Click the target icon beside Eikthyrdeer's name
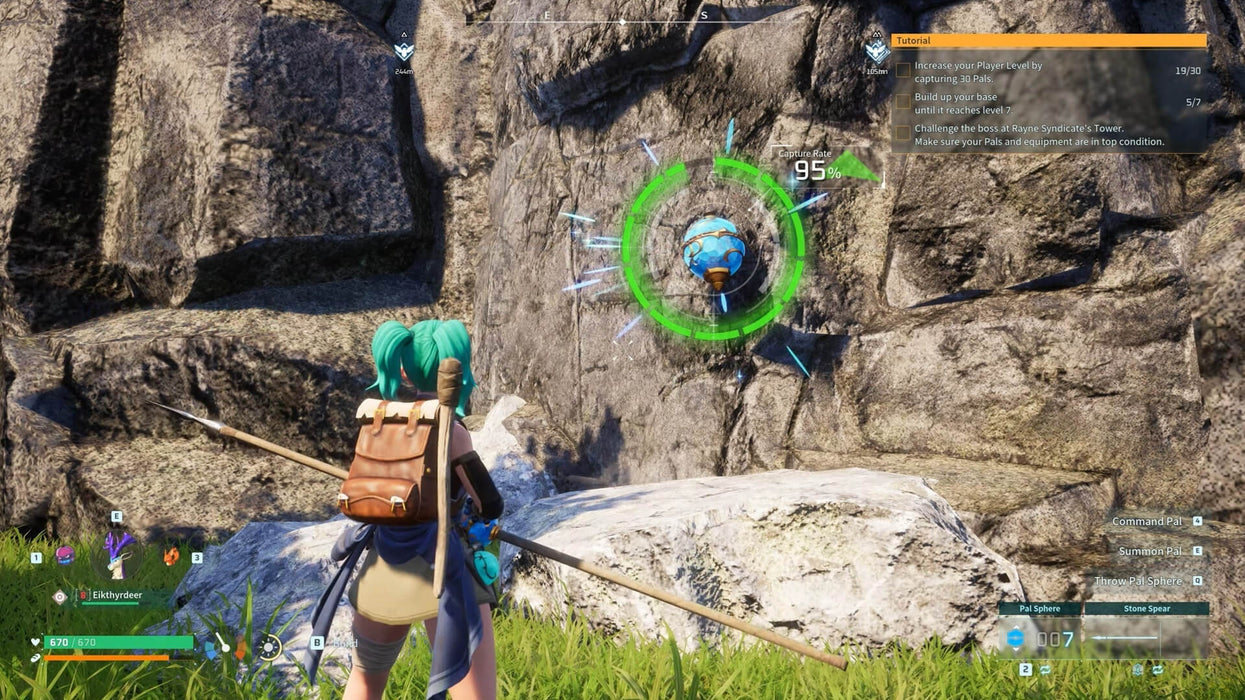 click(x=60, y=596)
